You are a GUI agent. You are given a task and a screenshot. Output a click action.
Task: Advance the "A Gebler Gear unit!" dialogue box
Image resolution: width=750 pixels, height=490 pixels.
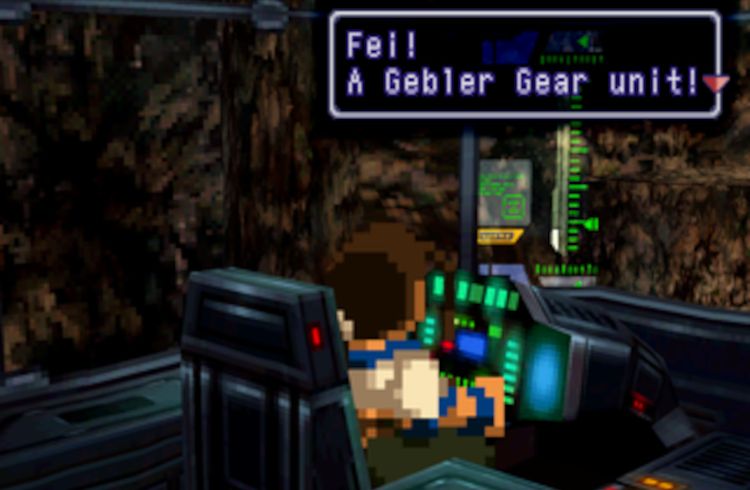(x=524, y=65)
